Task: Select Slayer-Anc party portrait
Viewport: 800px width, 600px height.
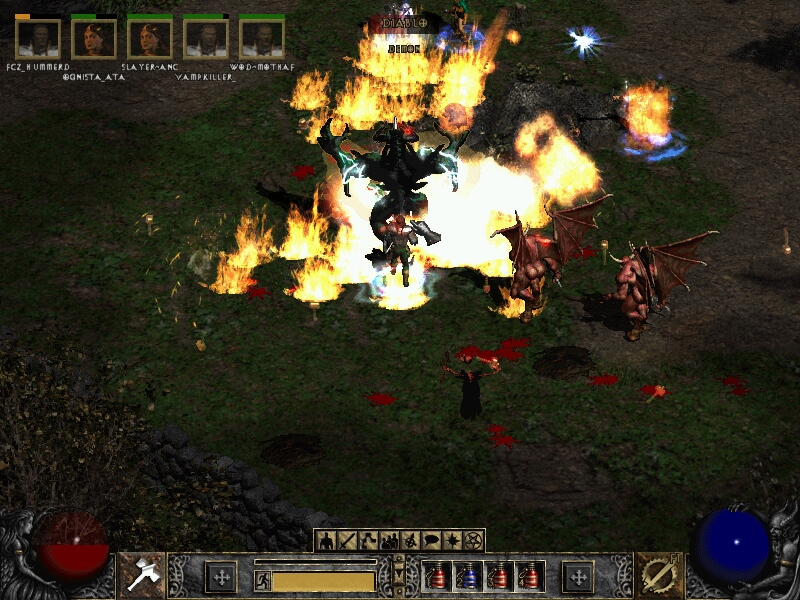Action: pyautogui.click(x=150, y=39)
